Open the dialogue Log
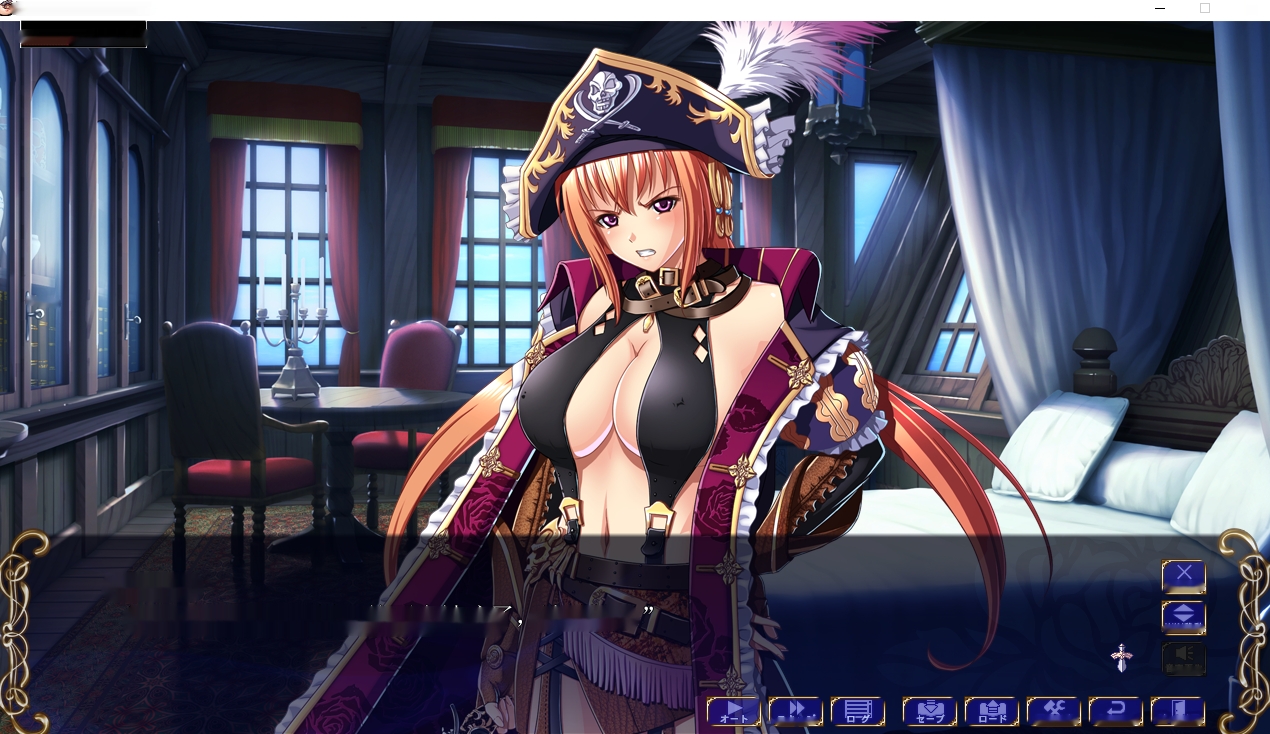This screenshot has width=1270, height=734. point(857,711)
